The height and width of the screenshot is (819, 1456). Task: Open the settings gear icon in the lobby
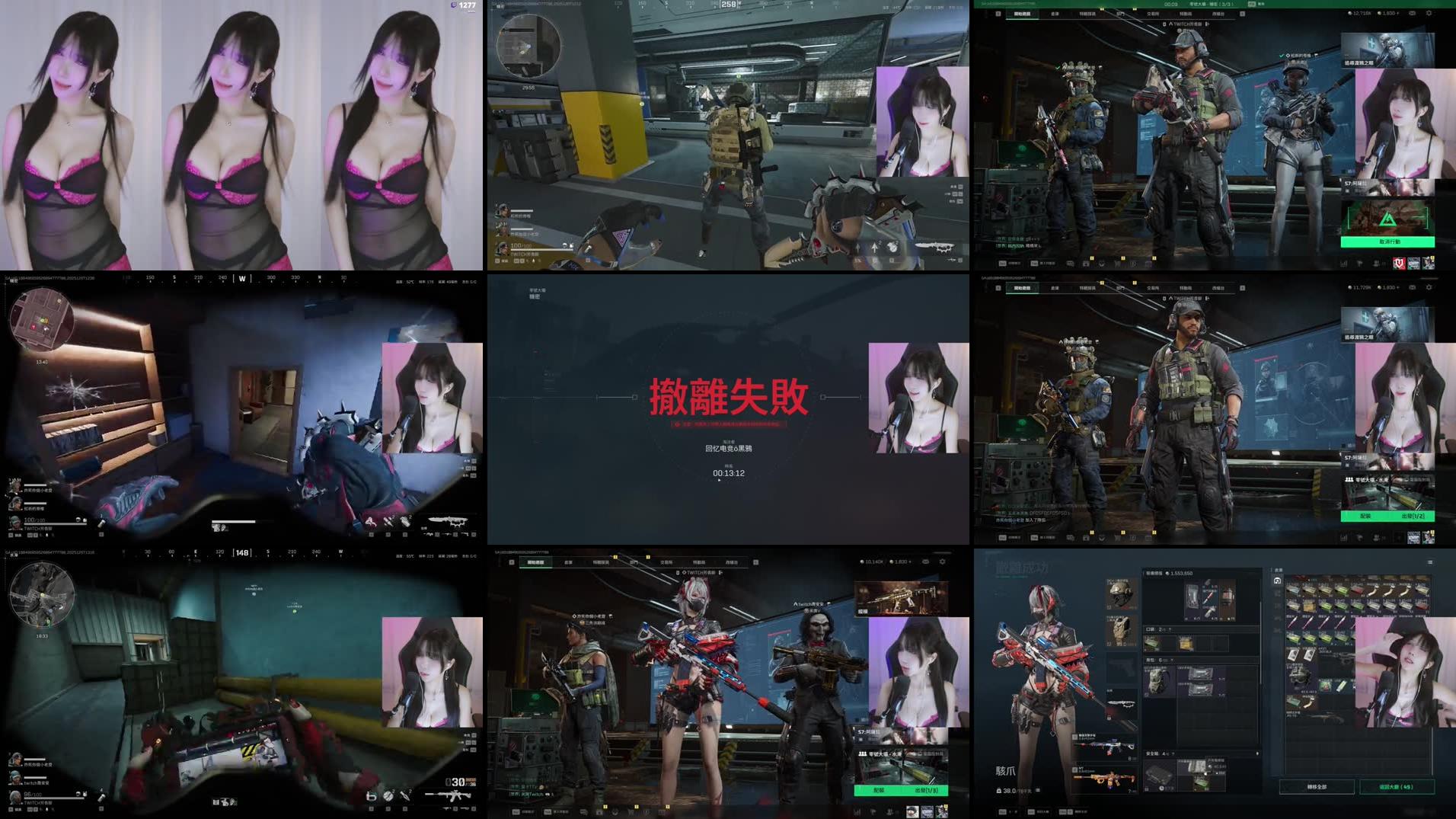pos(1429,13)
